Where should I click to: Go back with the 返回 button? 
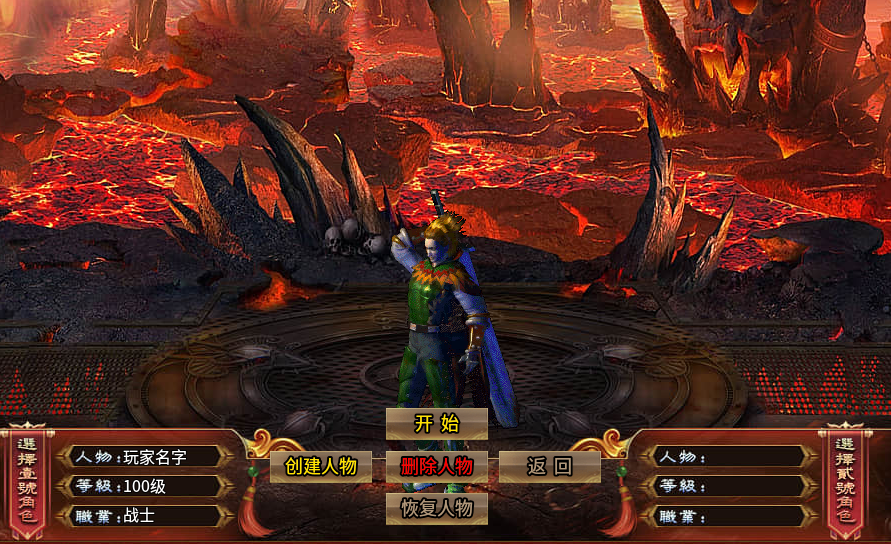point(549,466)
